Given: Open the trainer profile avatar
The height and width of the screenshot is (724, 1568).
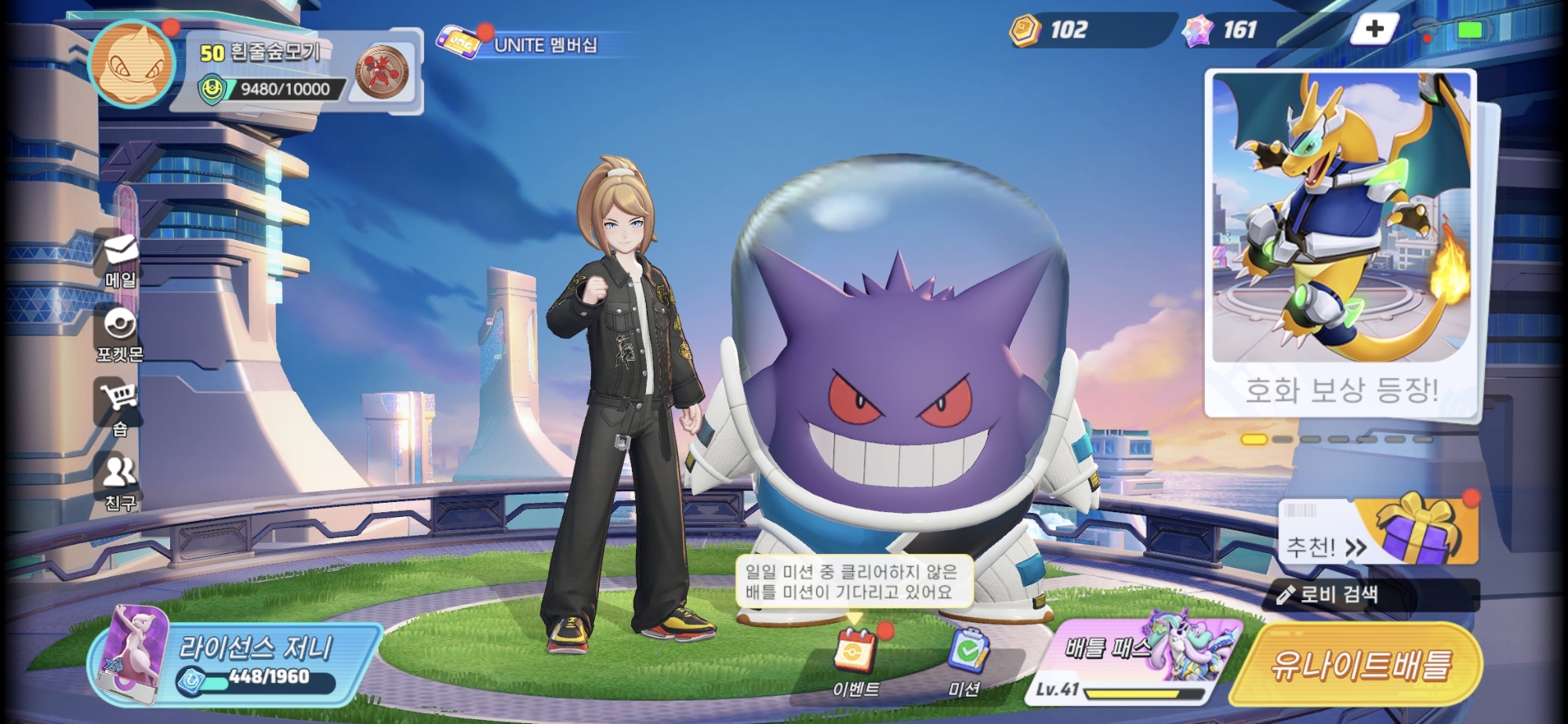Looking at the screenshot, I should point(132,64).
